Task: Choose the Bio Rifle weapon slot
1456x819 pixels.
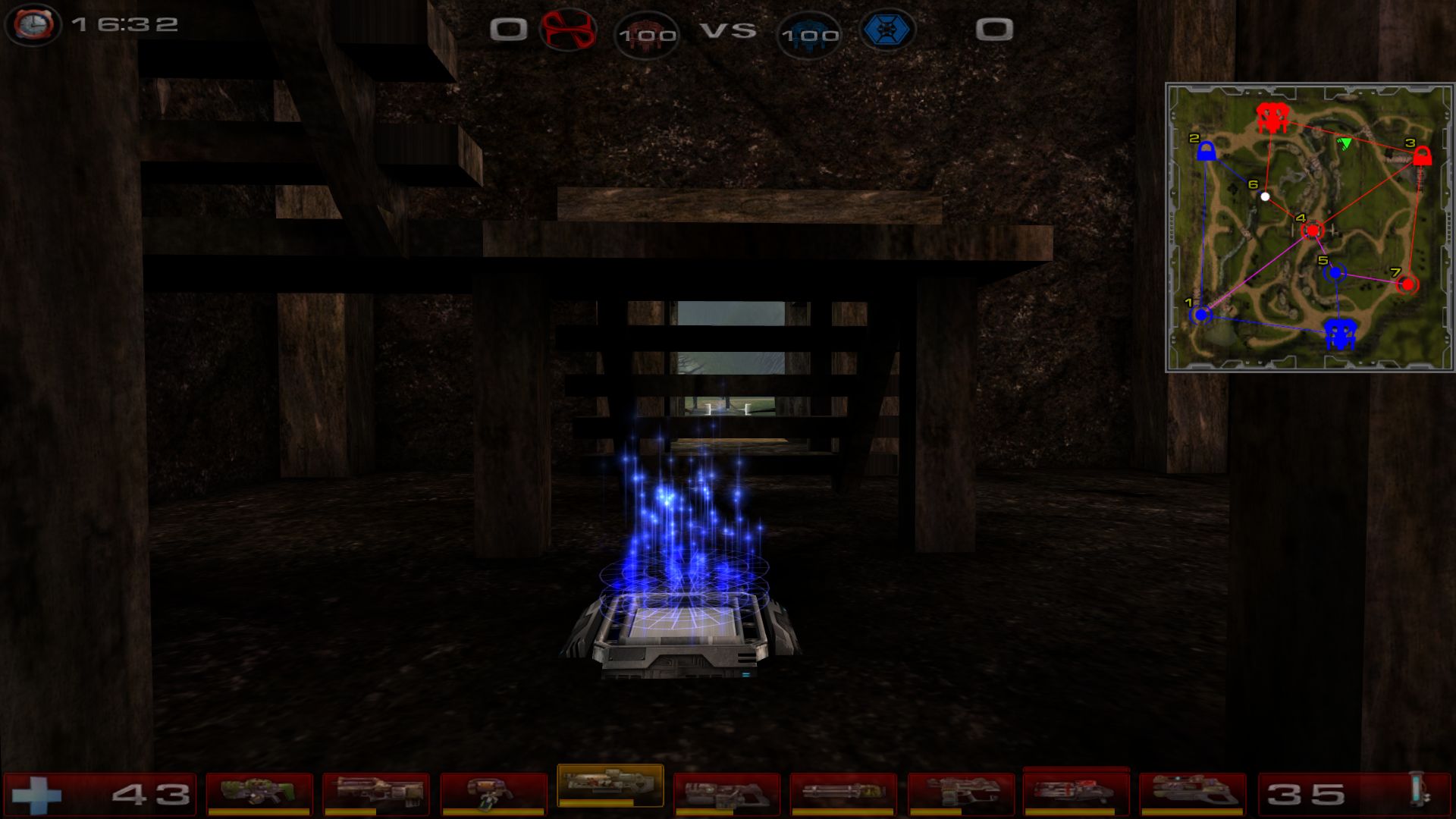Action: click(x=493, y=793)
